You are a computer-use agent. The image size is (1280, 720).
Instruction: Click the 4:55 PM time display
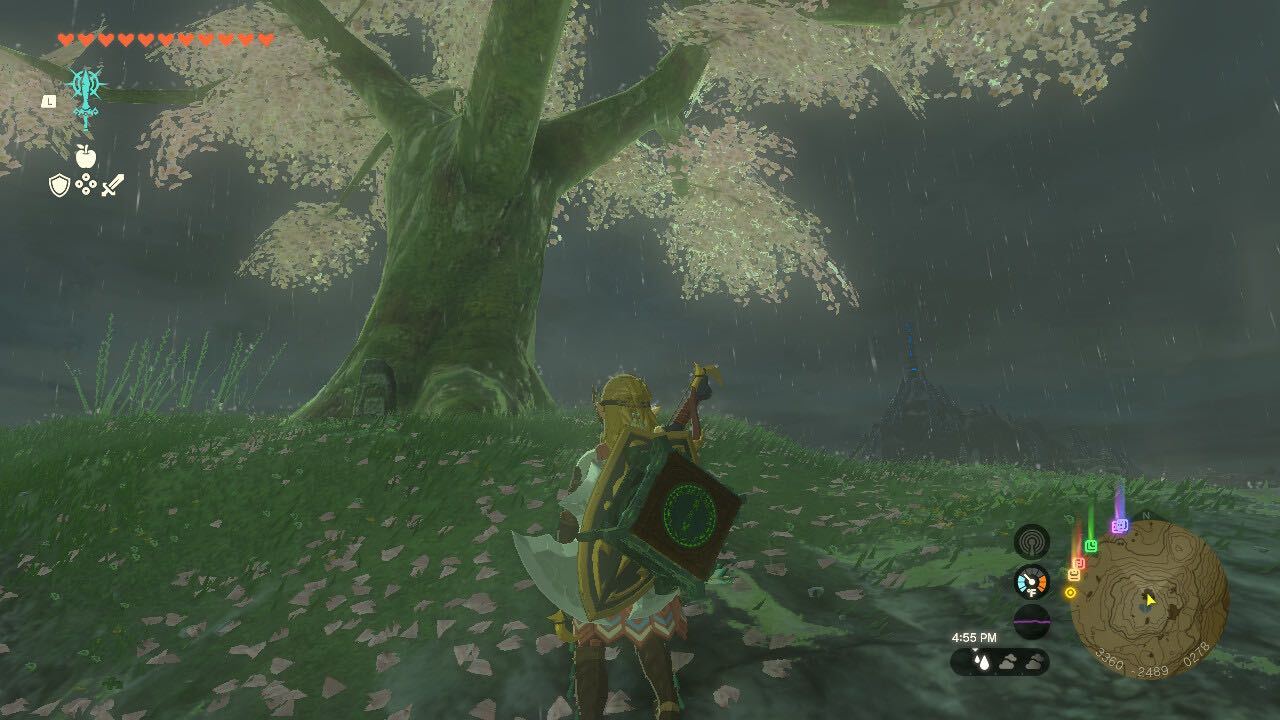click(974, 637)
